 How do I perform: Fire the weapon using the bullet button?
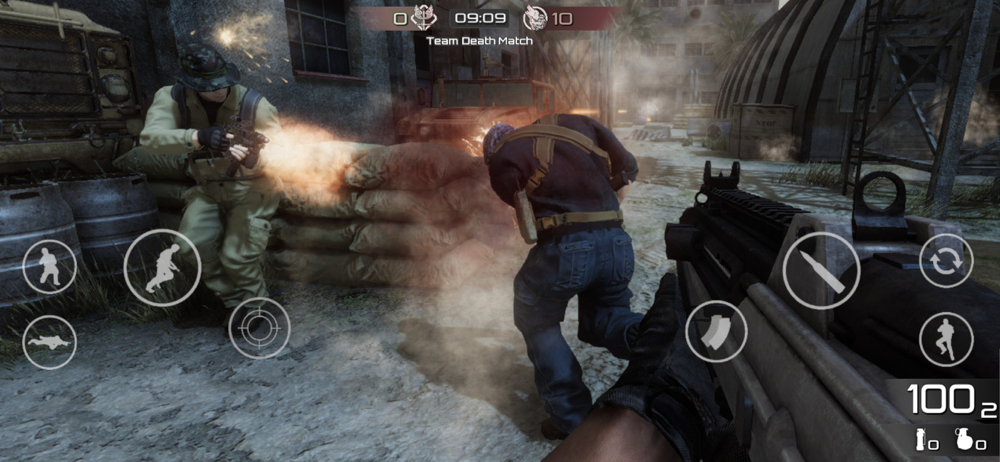click(x=821, y=270)
